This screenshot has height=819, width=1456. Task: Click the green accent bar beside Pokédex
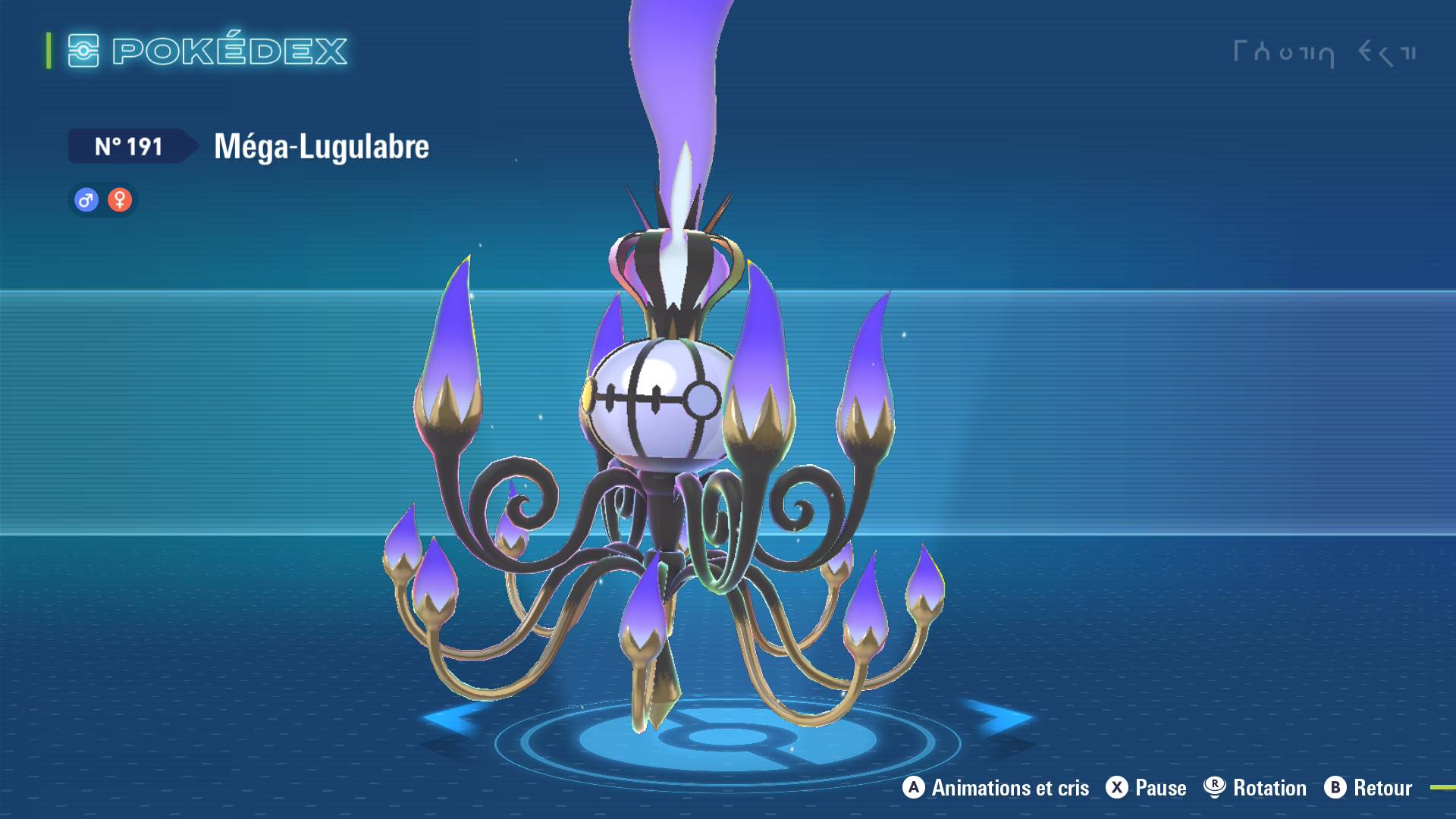pos(47,52)
